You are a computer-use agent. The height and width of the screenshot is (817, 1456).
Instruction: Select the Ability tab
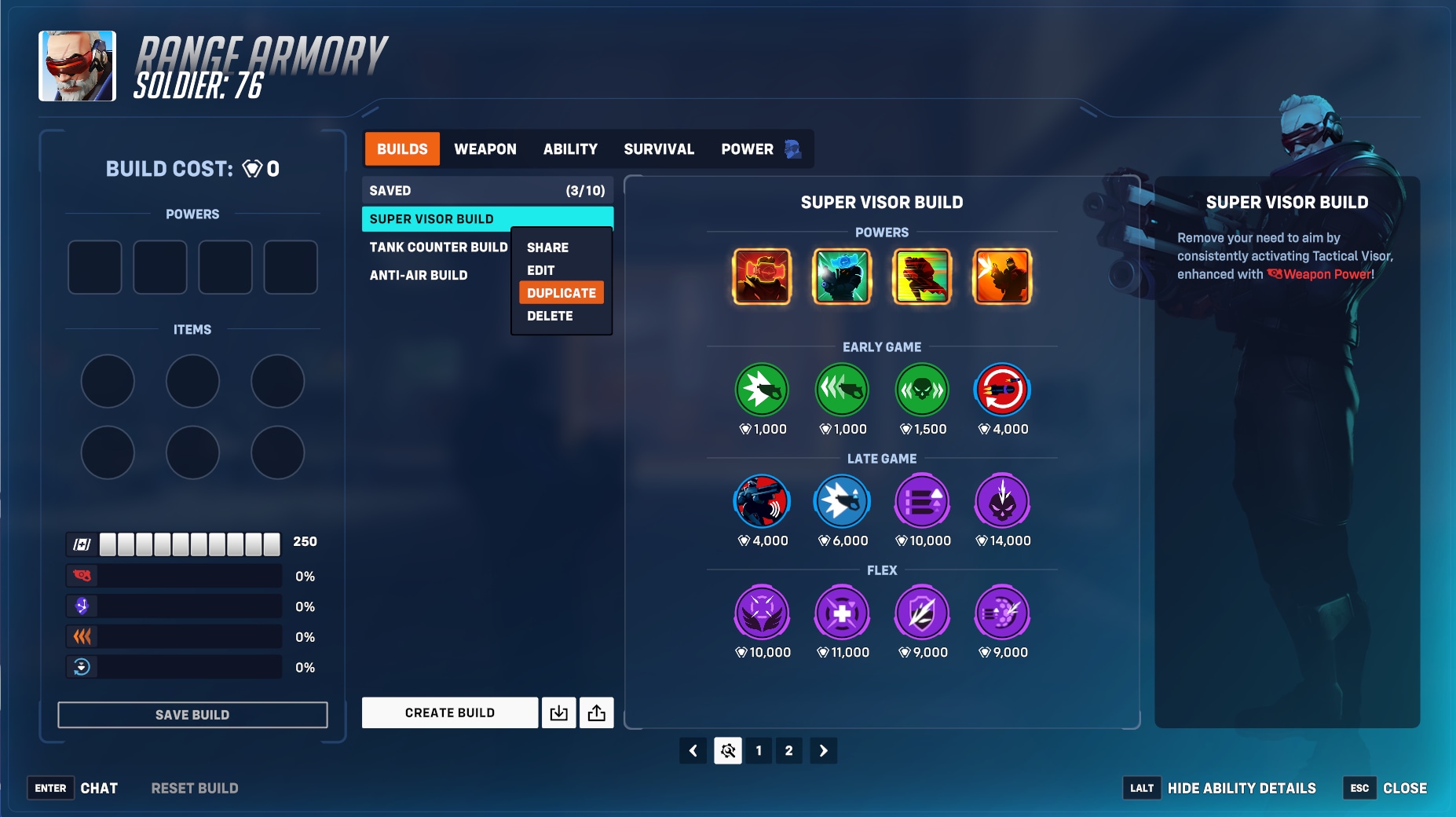coord(570,149)
